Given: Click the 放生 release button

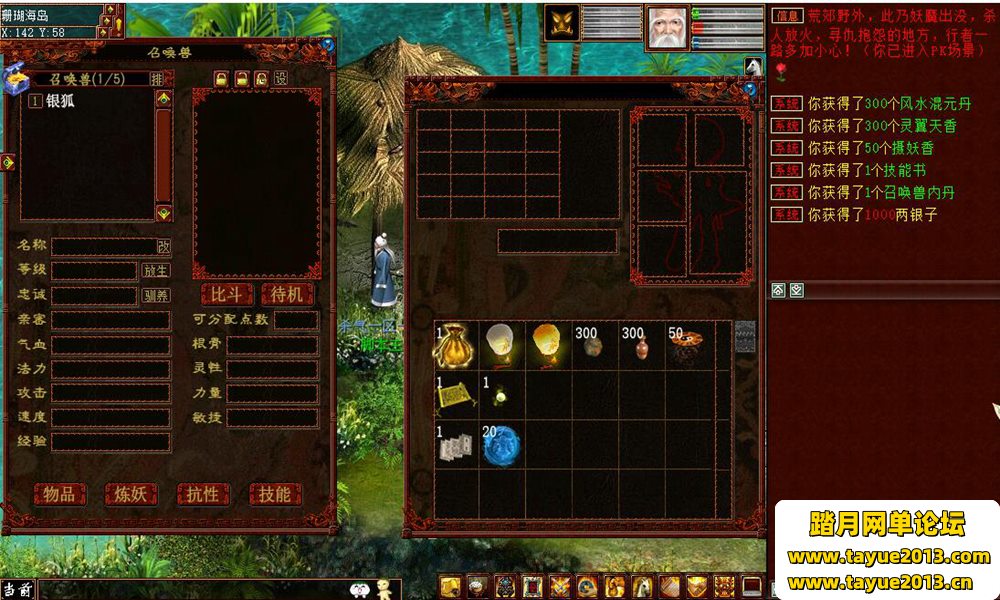Looking at the screenshot, I should coord(156,271).
